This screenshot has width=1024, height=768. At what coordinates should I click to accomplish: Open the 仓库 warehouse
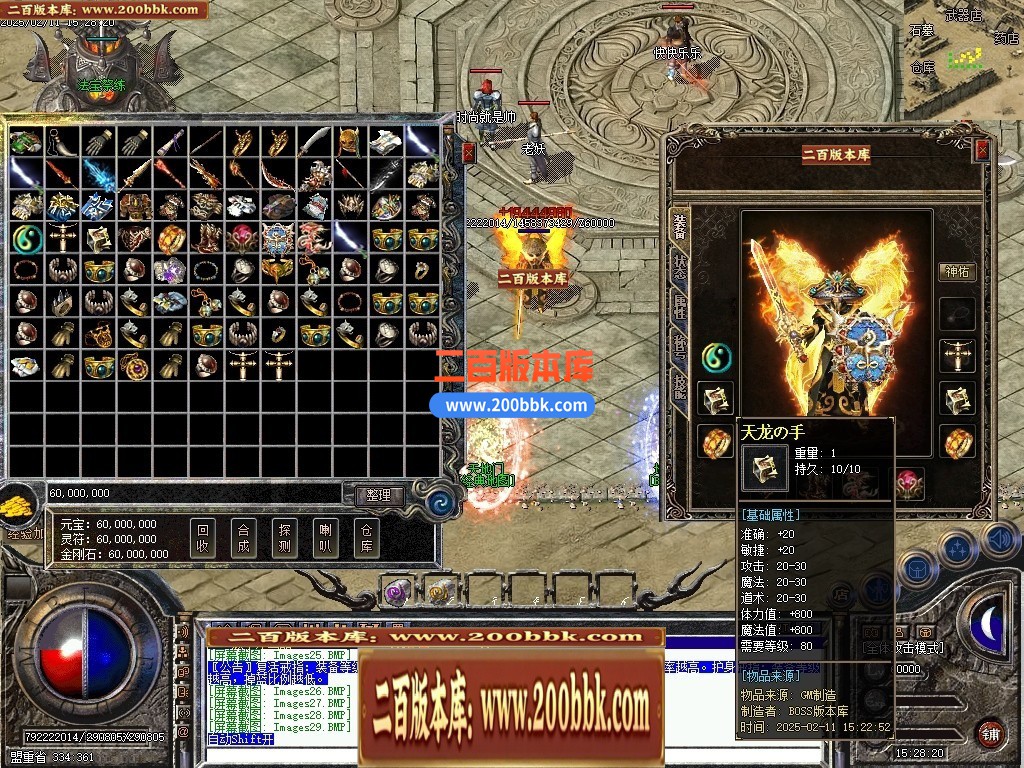click(366, 538)
